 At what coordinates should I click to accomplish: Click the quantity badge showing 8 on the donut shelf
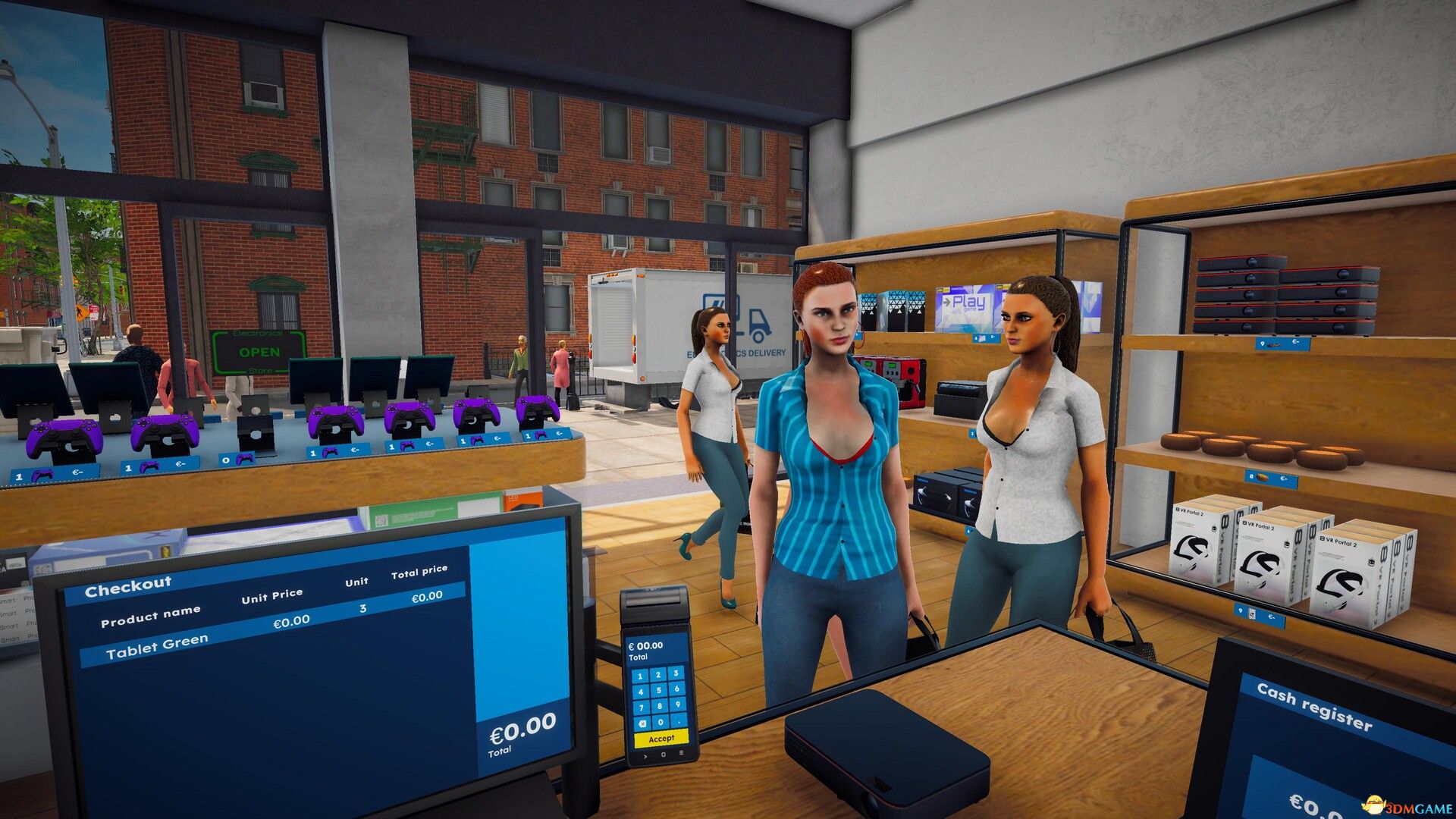point(1251,478)
